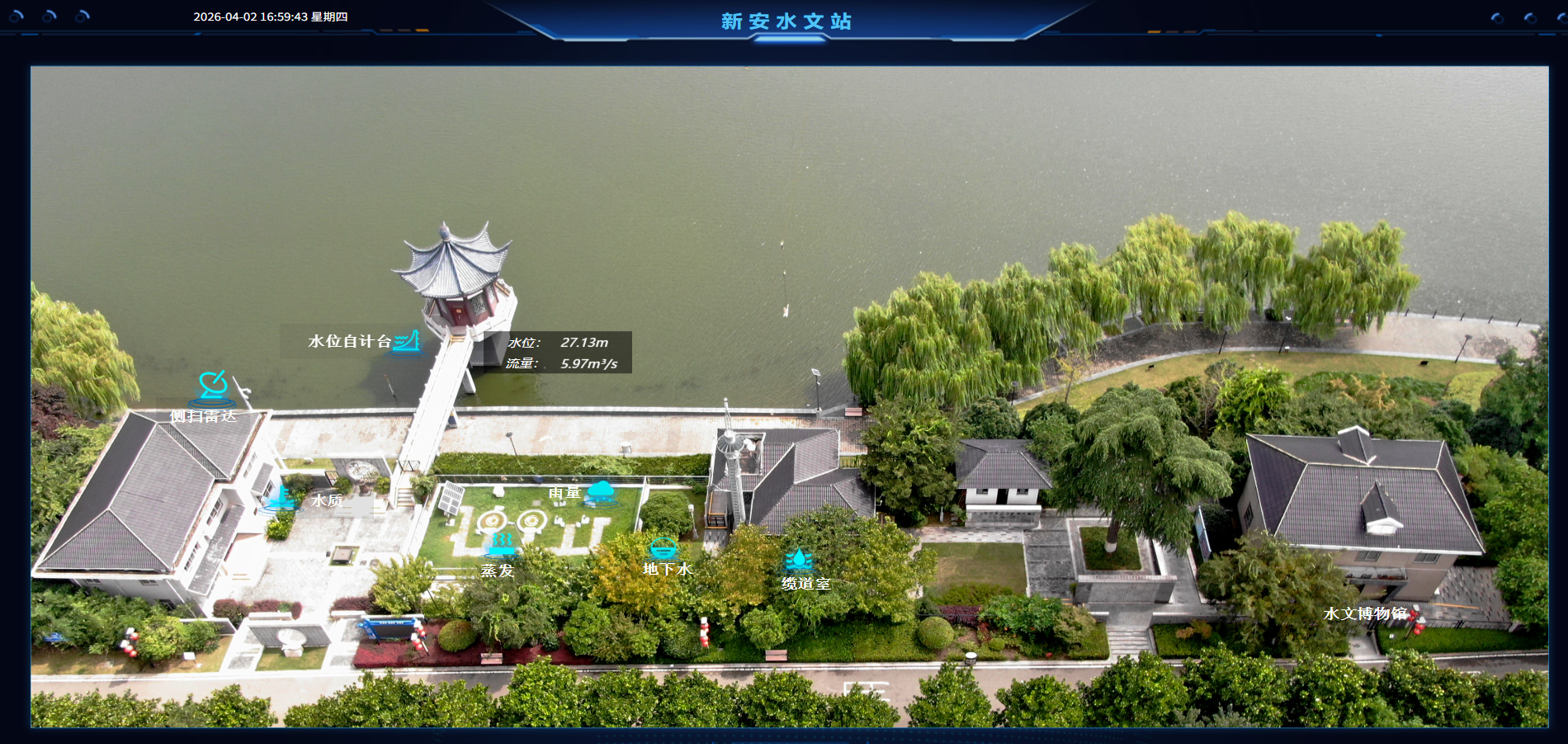Select the 蒸发 evaporation marker

tap(501, 545)
